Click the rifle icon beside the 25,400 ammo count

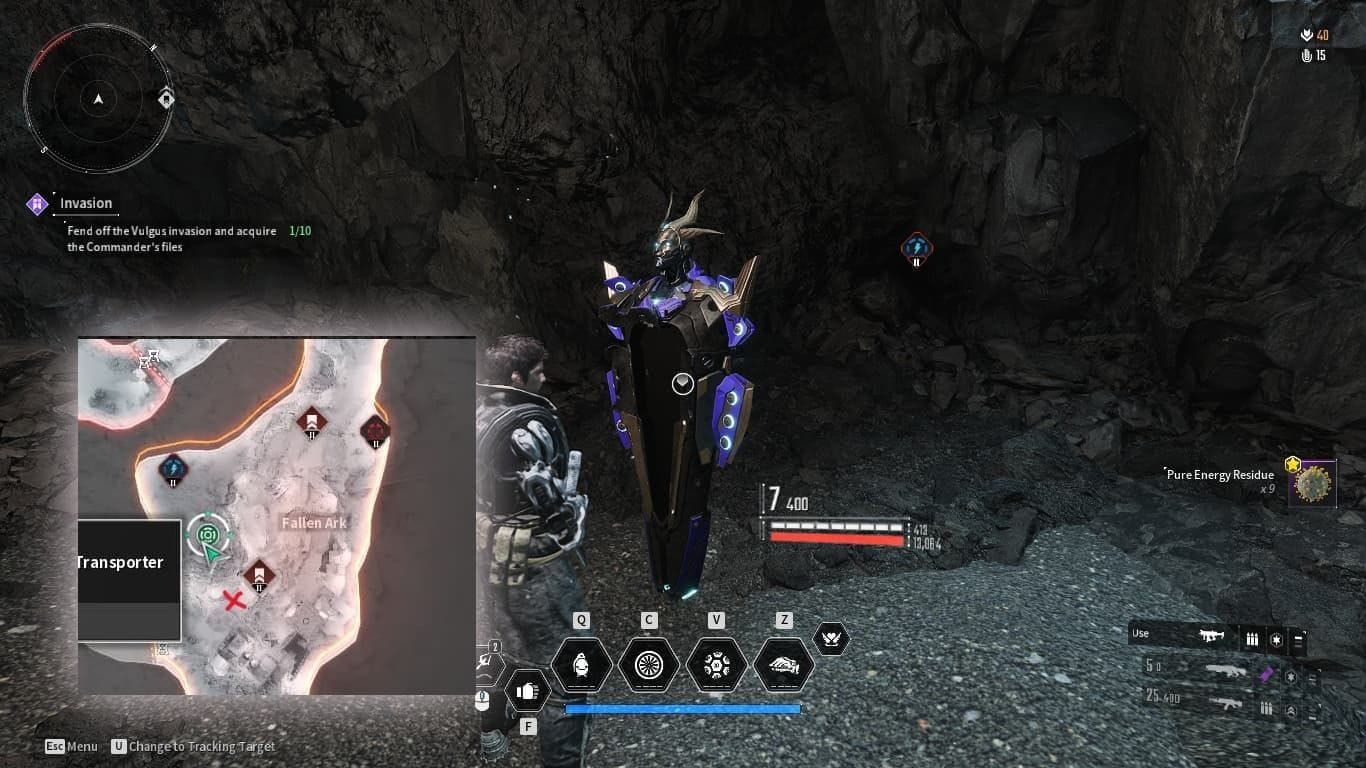click(x=1227, y=704)
